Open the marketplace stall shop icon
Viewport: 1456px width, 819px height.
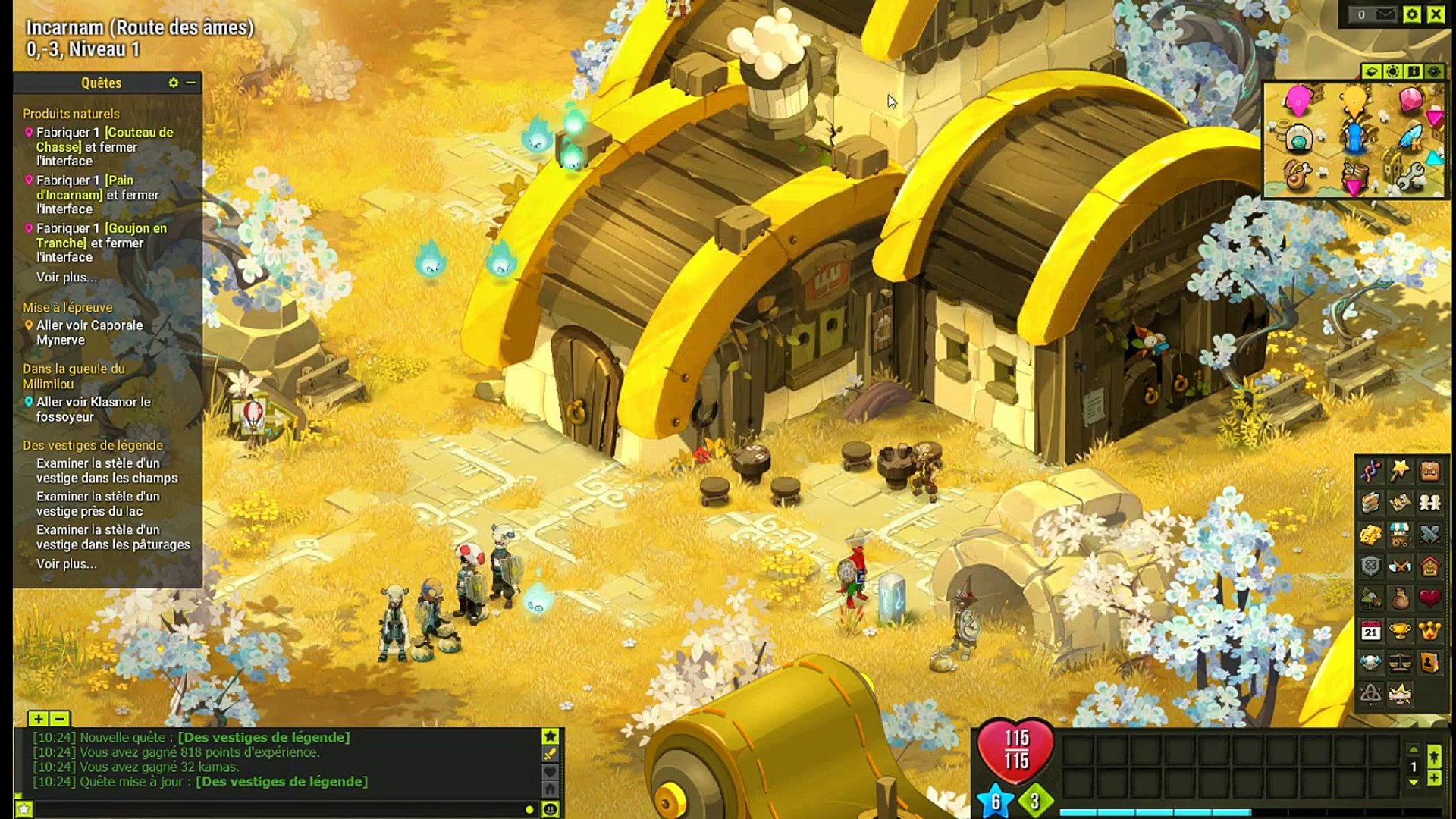coord(1400,535)
